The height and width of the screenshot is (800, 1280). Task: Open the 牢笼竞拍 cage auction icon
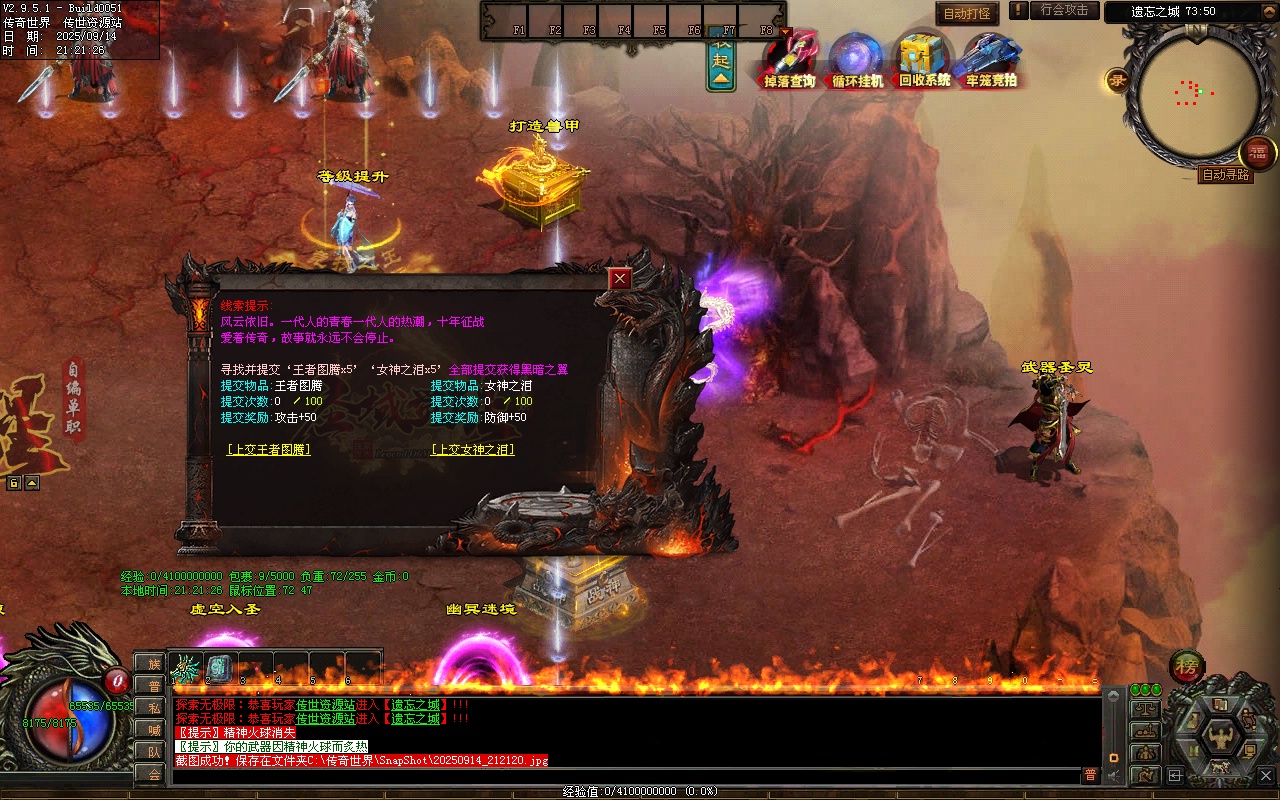[x=991, y=60]
